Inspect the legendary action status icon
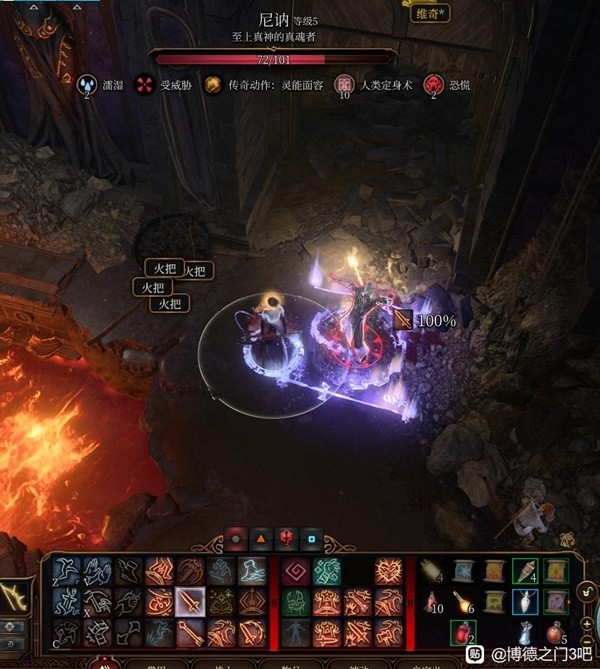 pos(212,85)
